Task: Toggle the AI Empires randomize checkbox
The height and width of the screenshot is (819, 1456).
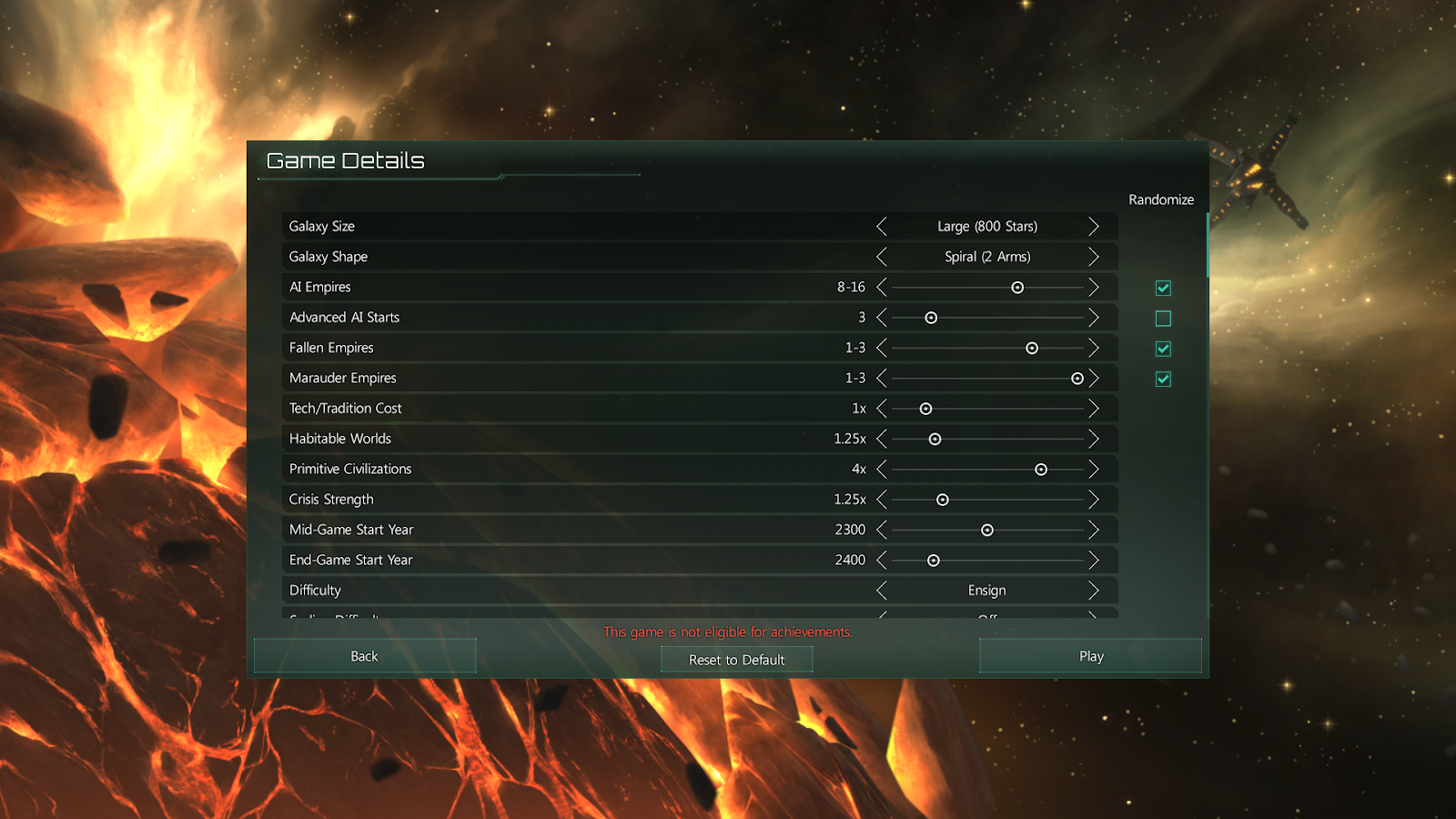Action: [x=1163, y=288]
